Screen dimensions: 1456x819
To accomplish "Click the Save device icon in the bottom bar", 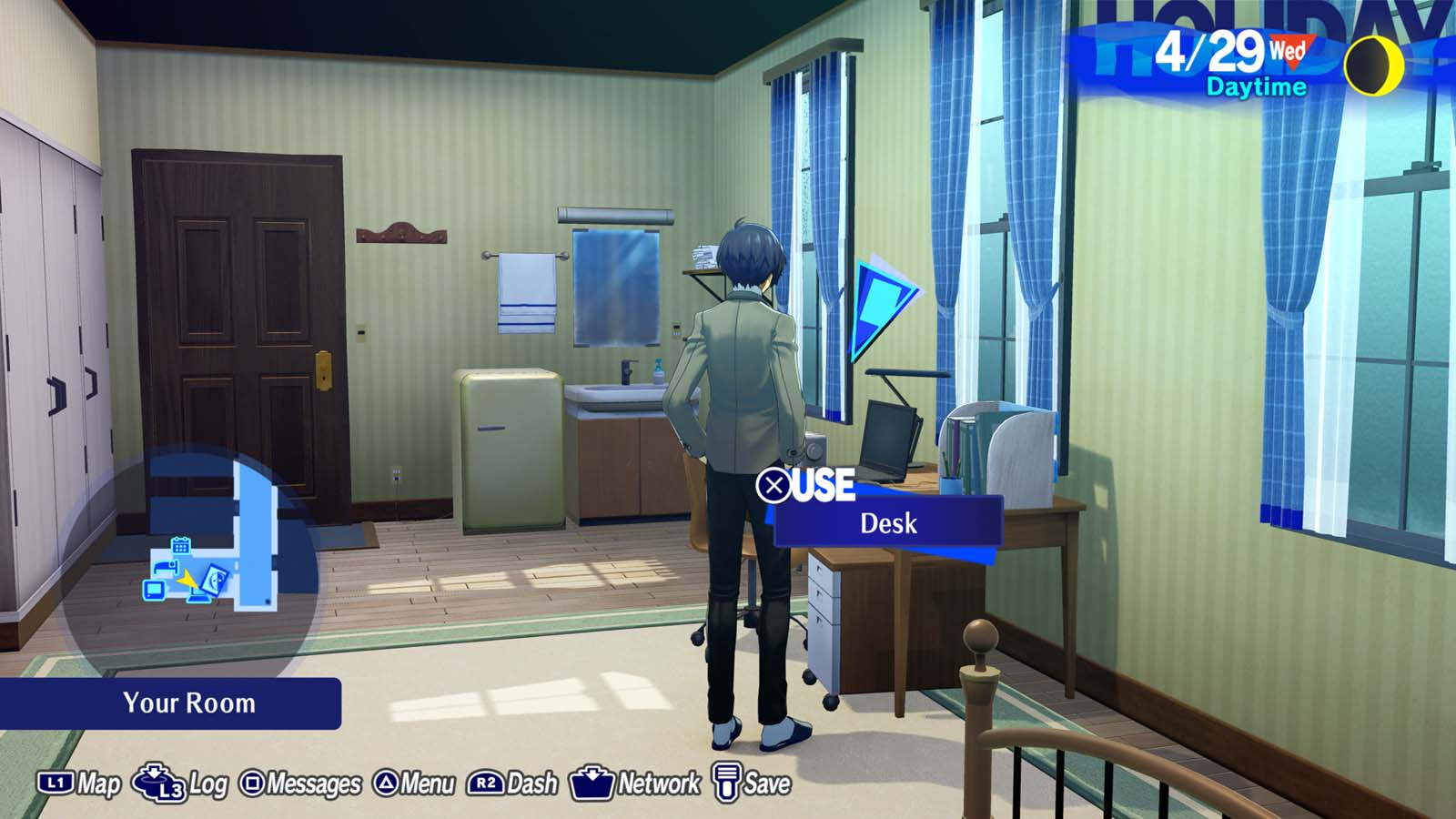I will click(725, 781).
